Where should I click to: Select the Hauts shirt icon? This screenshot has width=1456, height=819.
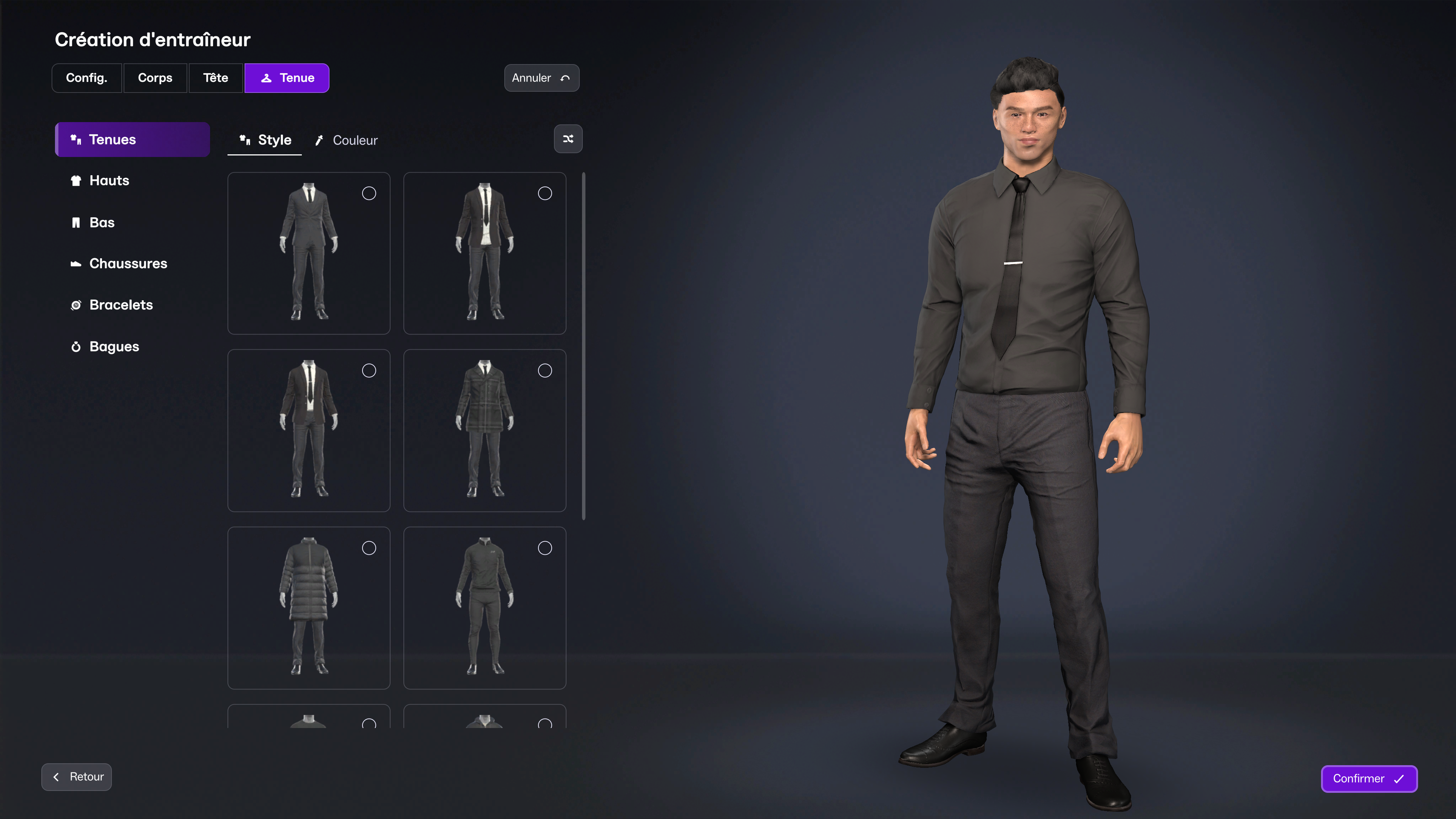[x=76, y=181]
